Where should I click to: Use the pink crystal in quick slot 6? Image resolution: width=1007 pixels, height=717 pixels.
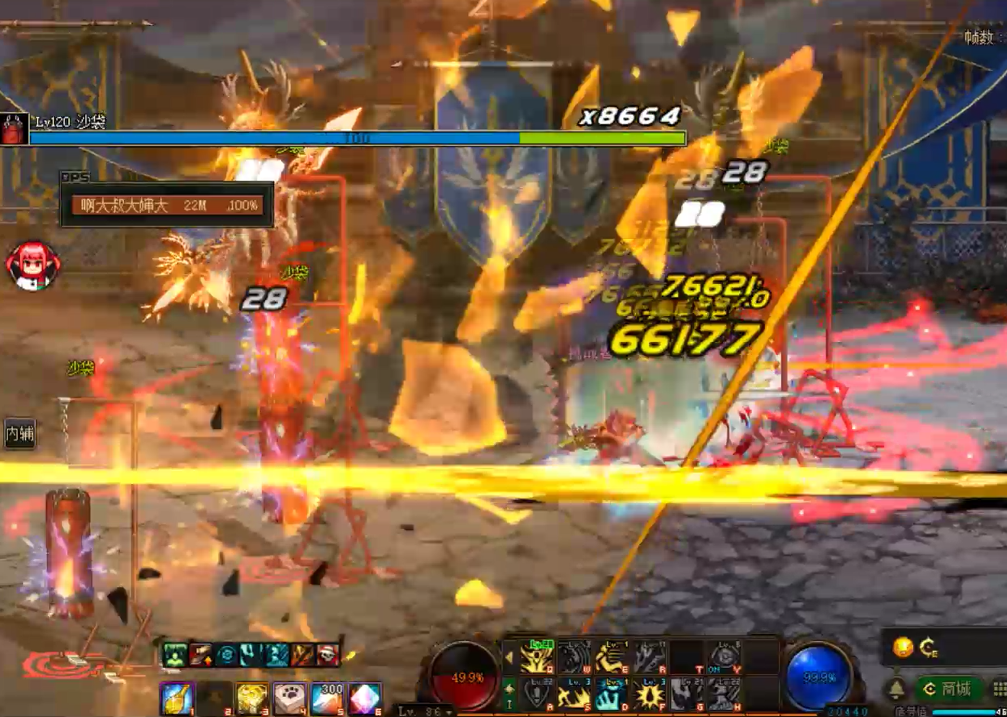(365, 697)
